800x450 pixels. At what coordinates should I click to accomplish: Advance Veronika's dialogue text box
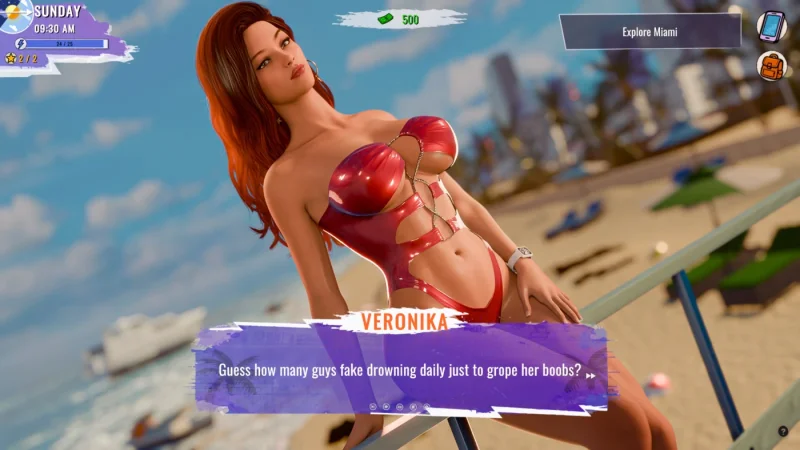tap(400, 370)
